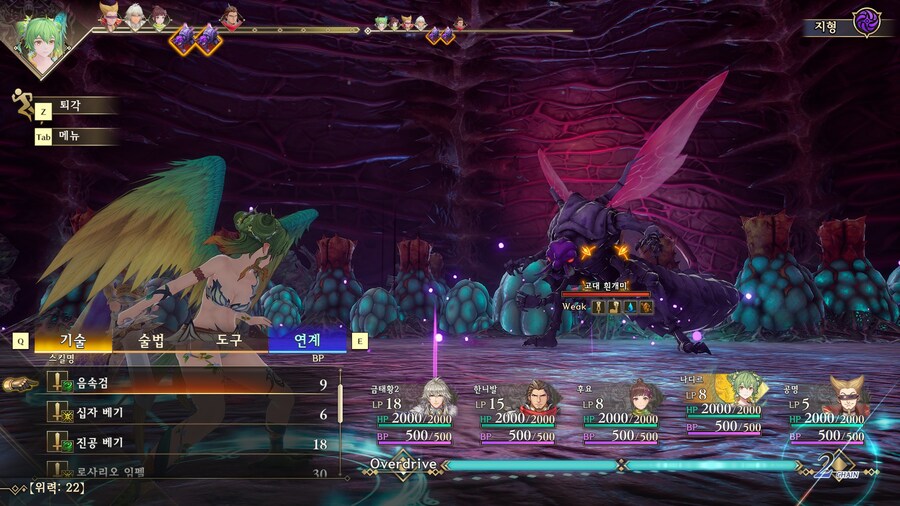Open the 술법 spells tab
Image resolution: width=900 pixels, height=506 pixels.
click(x=151, y=340)
